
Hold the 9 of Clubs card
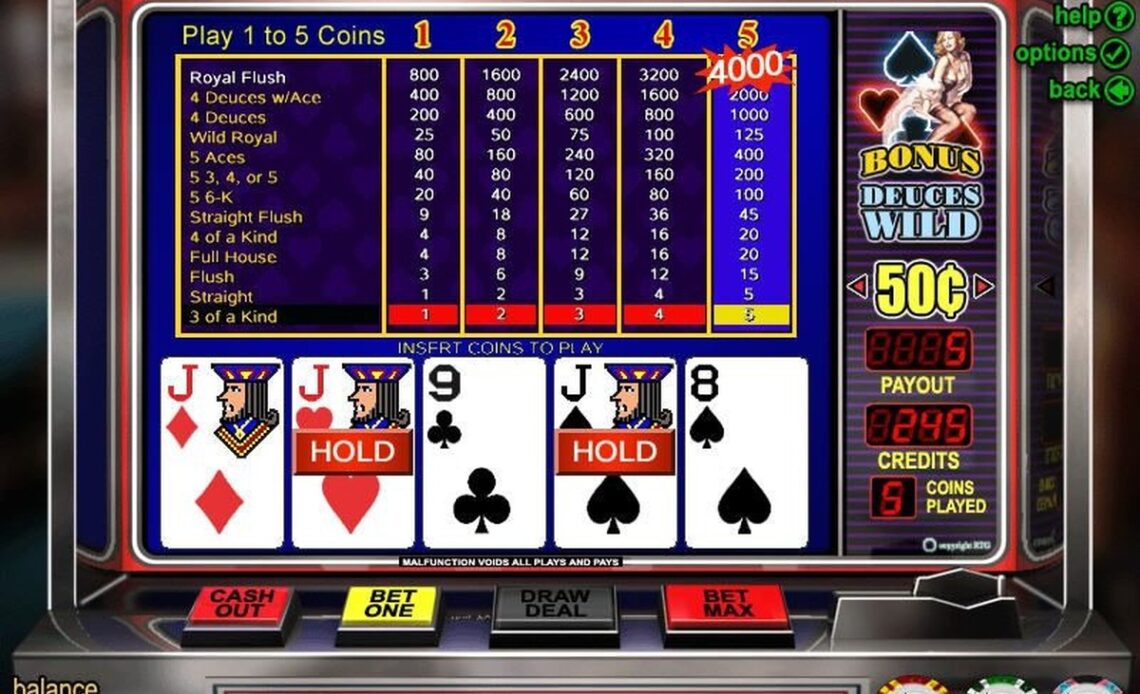483,453
